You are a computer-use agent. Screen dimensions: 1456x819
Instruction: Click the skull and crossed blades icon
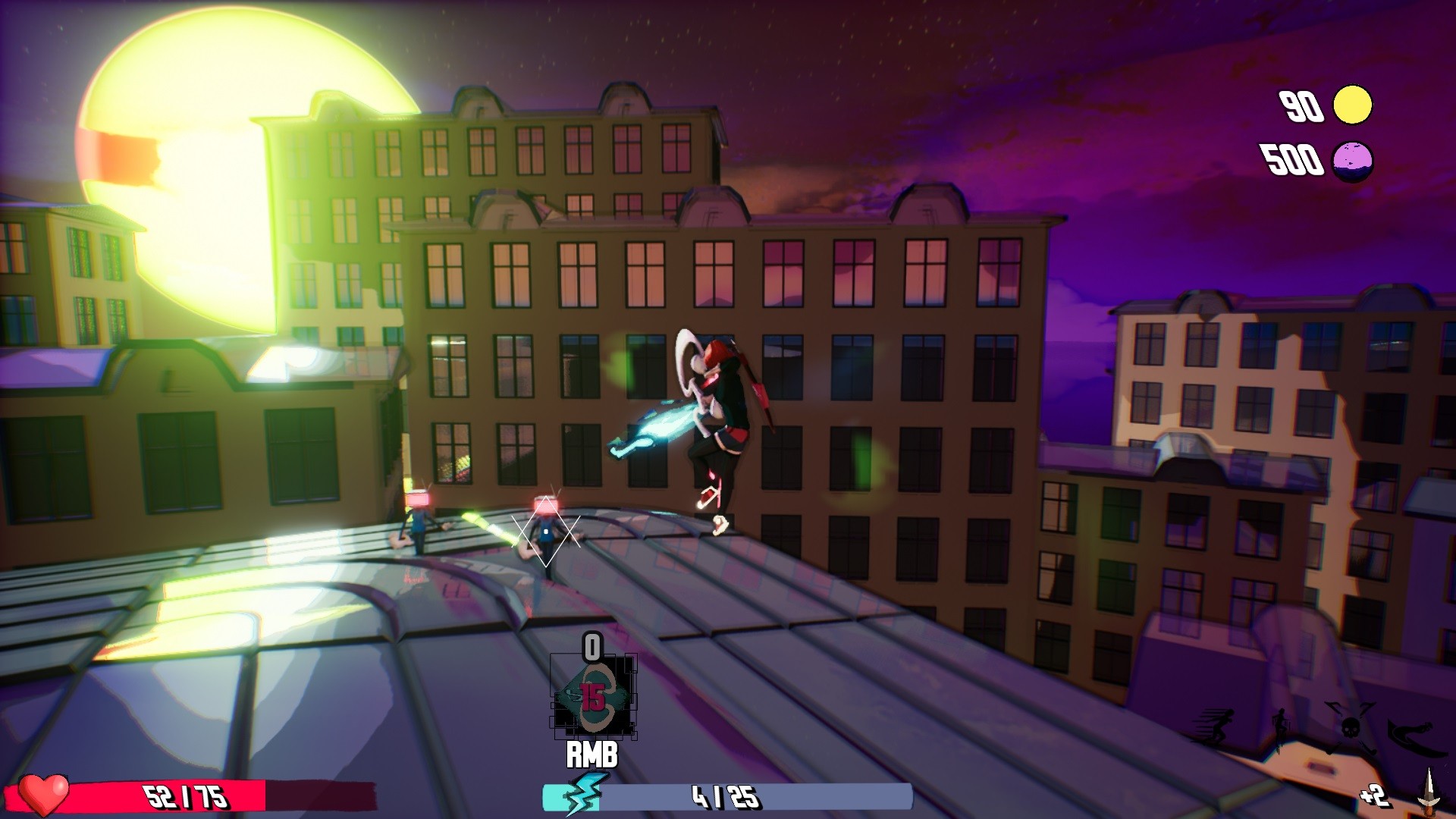[1350, 727]
